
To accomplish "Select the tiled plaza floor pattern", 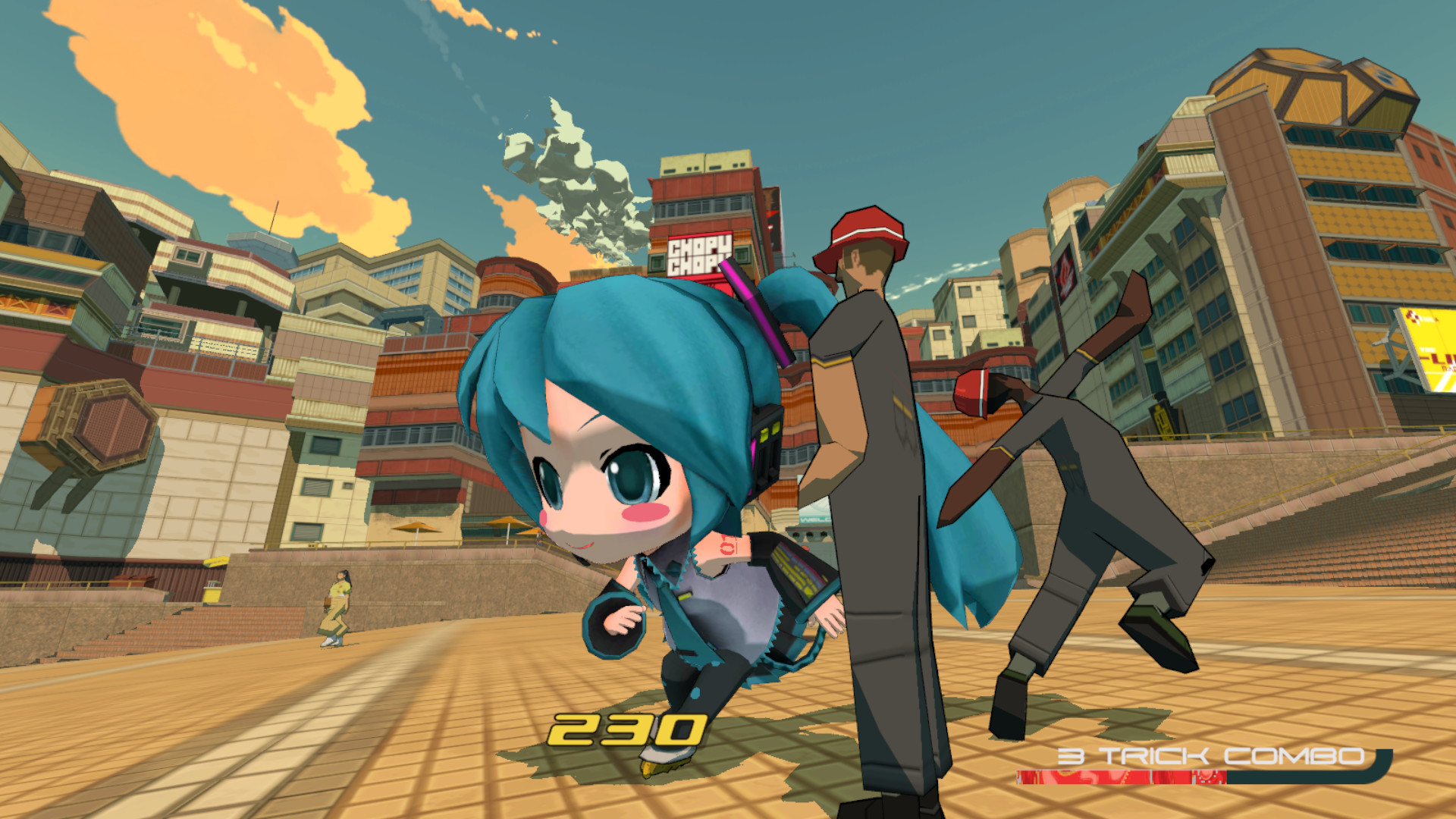I will (303, 743).
